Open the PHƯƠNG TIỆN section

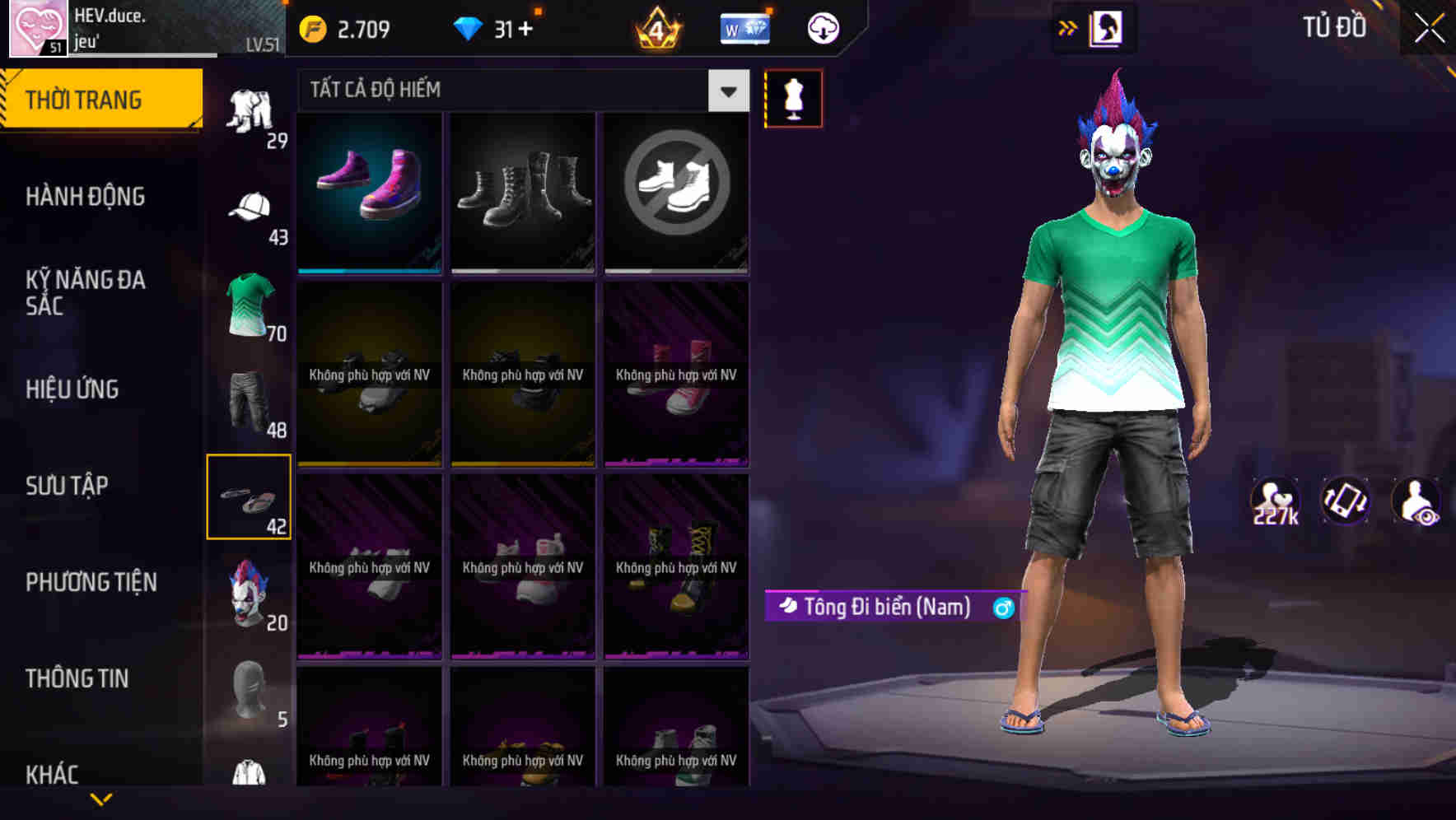[x=91, y=582]
